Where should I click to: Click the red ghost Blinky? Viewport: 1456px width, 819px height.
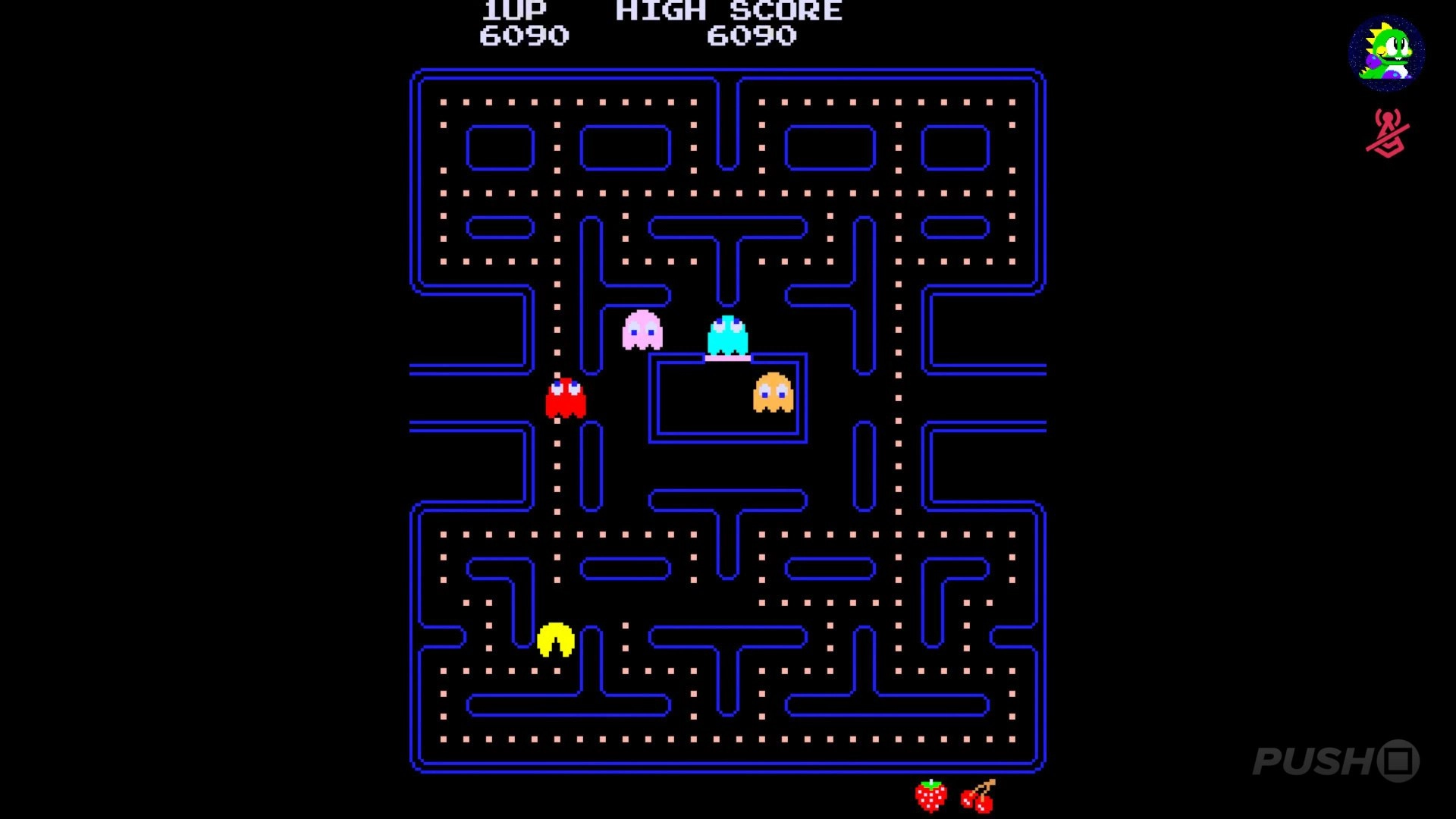point(566,397)
